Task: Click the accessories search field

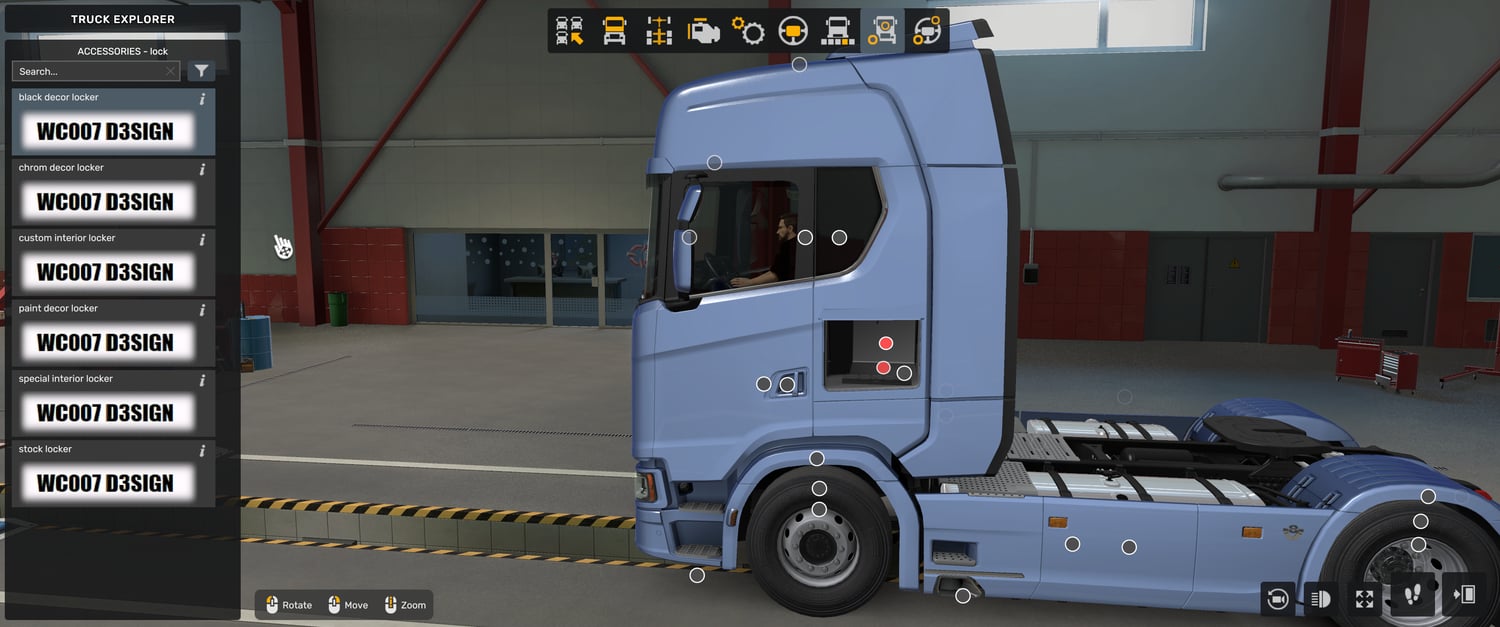Action: pos(90,71)
